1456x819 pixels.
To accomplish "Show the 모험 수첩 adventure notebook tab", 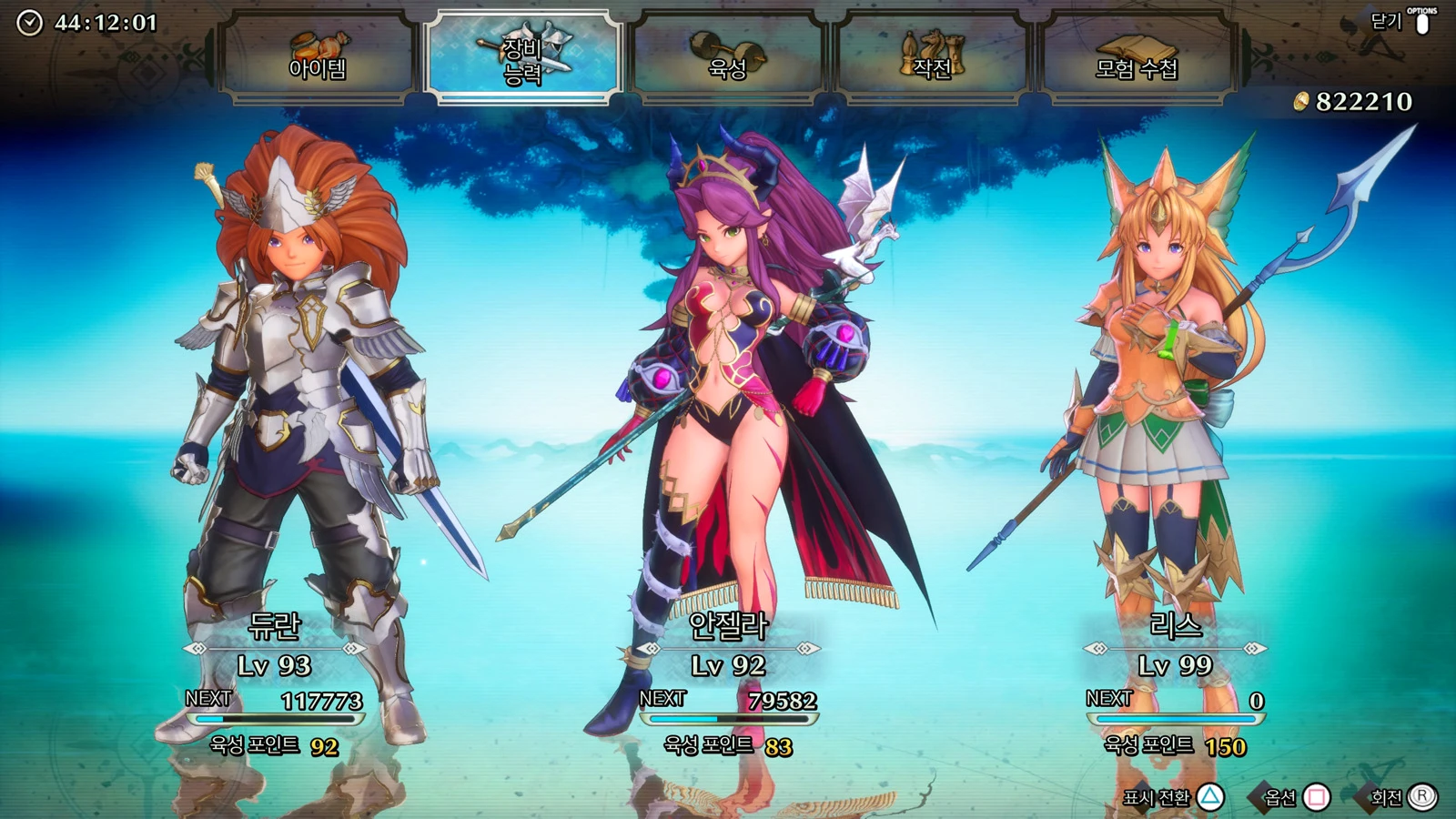I will (1137, 56).
